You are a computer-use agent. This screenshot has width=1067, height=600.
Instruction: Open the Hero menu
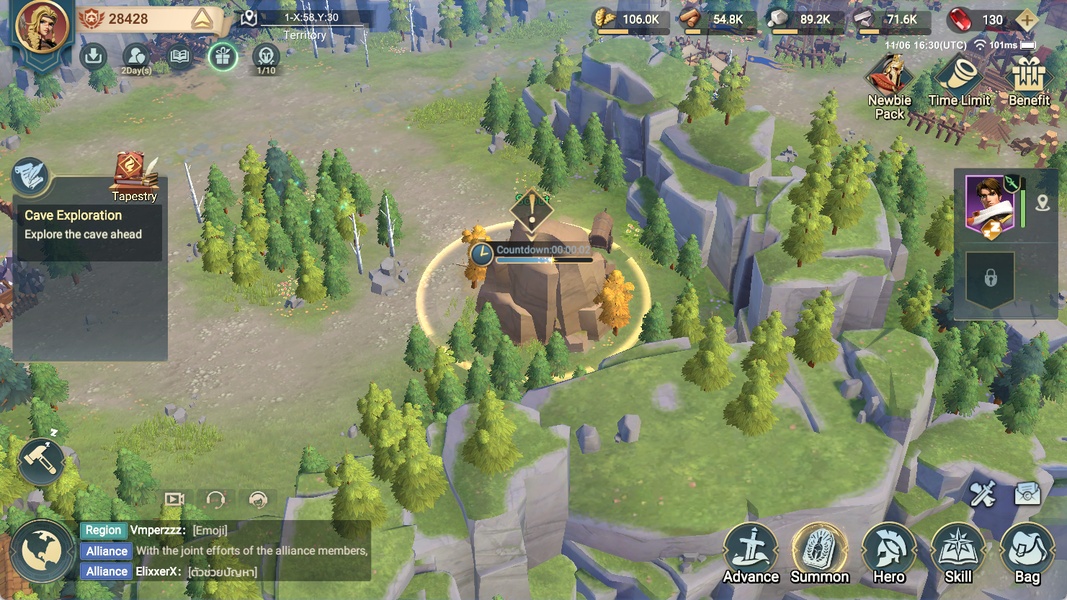(889, 553)
